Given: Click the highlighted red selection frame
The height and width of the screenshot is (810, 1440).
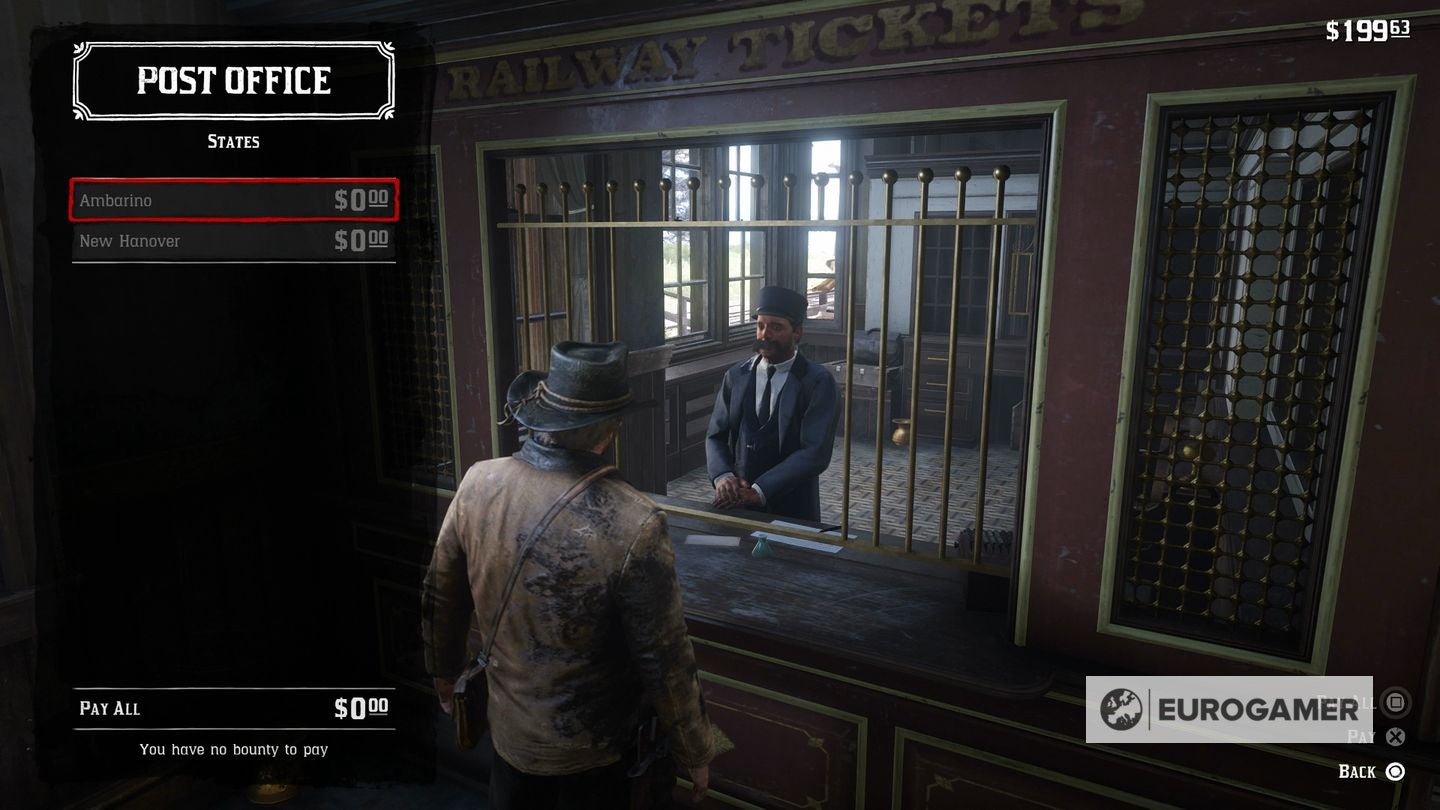Looking at the screenshot, I should [x=232, y=200].
